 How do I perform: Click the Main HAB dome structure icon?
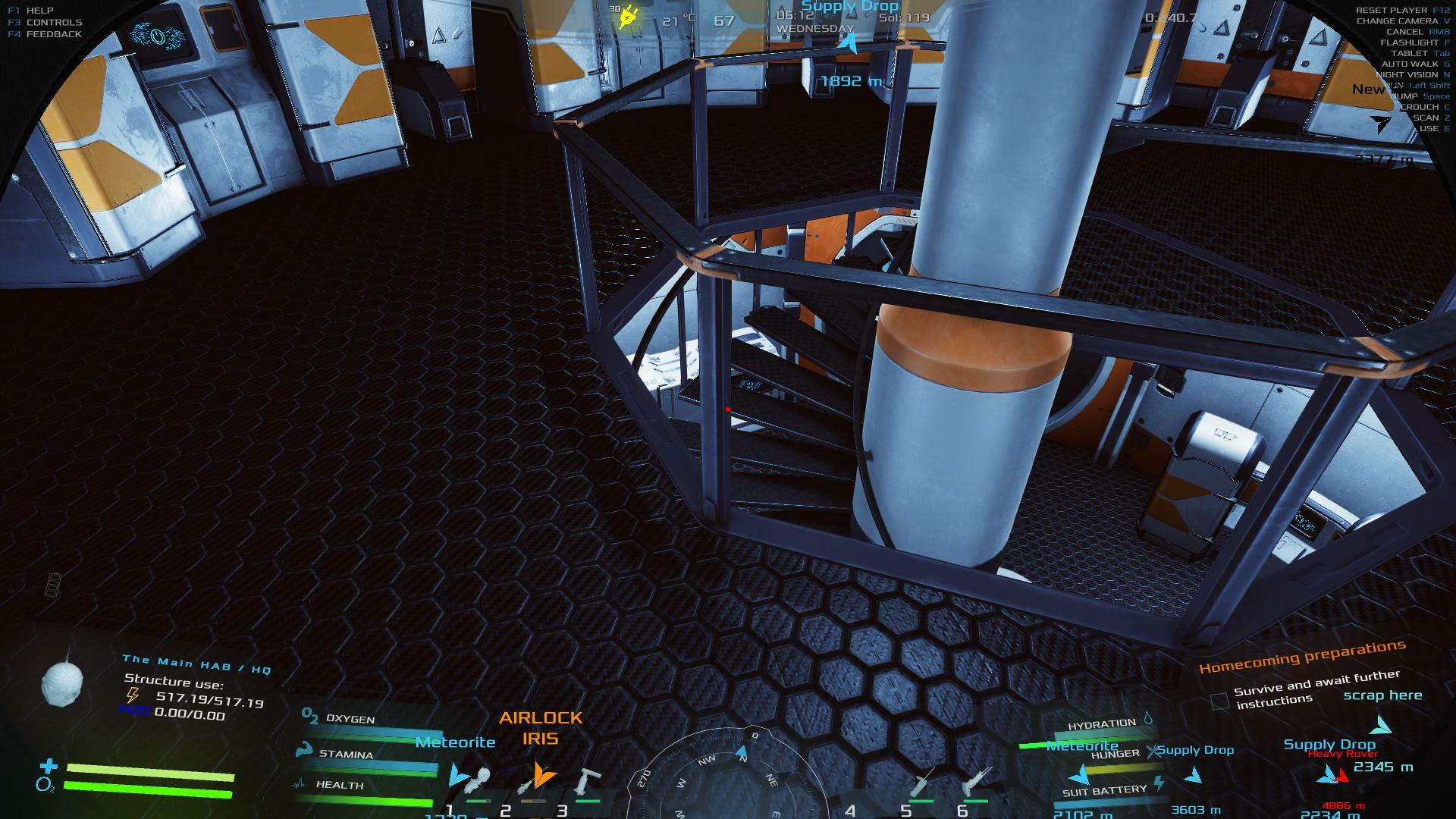pos(59,682)
